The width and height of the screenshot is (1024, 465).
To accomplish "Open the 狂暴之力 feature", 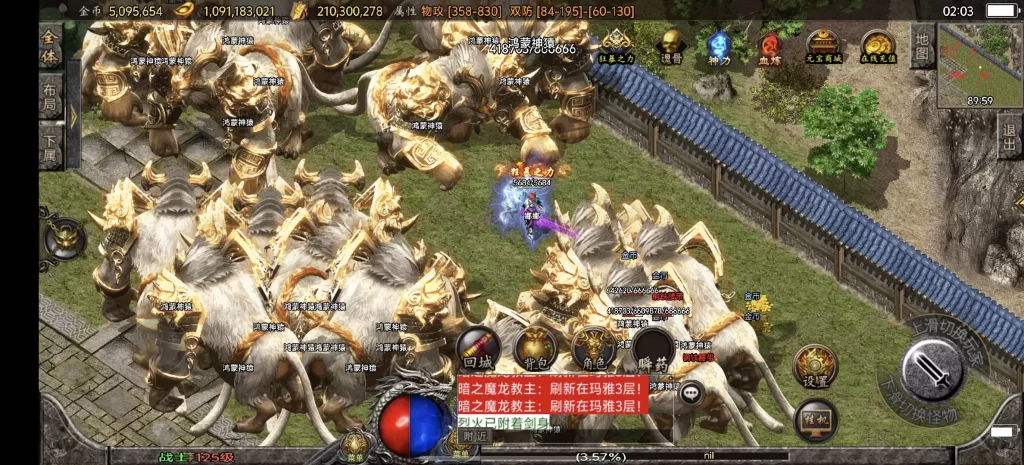I will point(616,47).
